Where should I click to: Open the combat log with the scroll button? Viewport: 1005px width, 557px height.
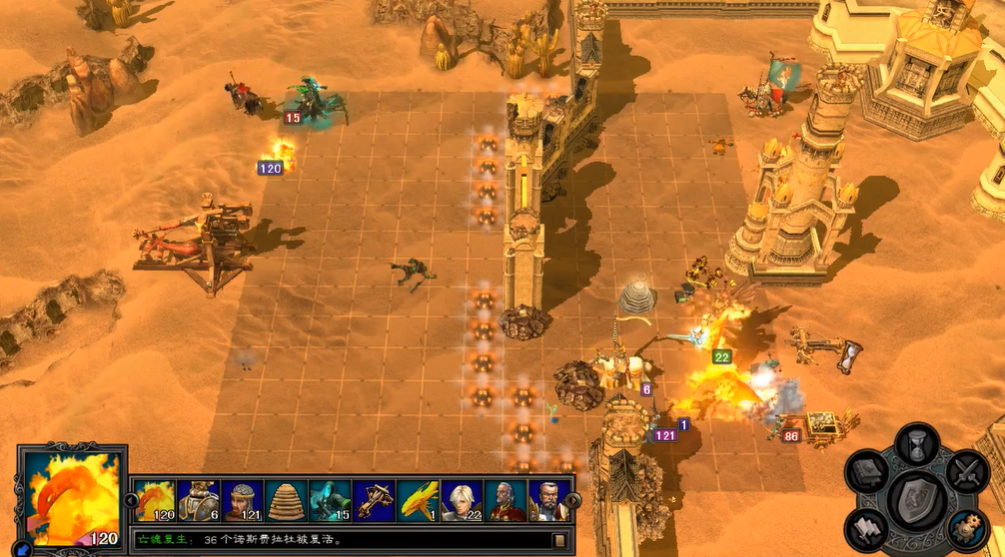point(559,541)
